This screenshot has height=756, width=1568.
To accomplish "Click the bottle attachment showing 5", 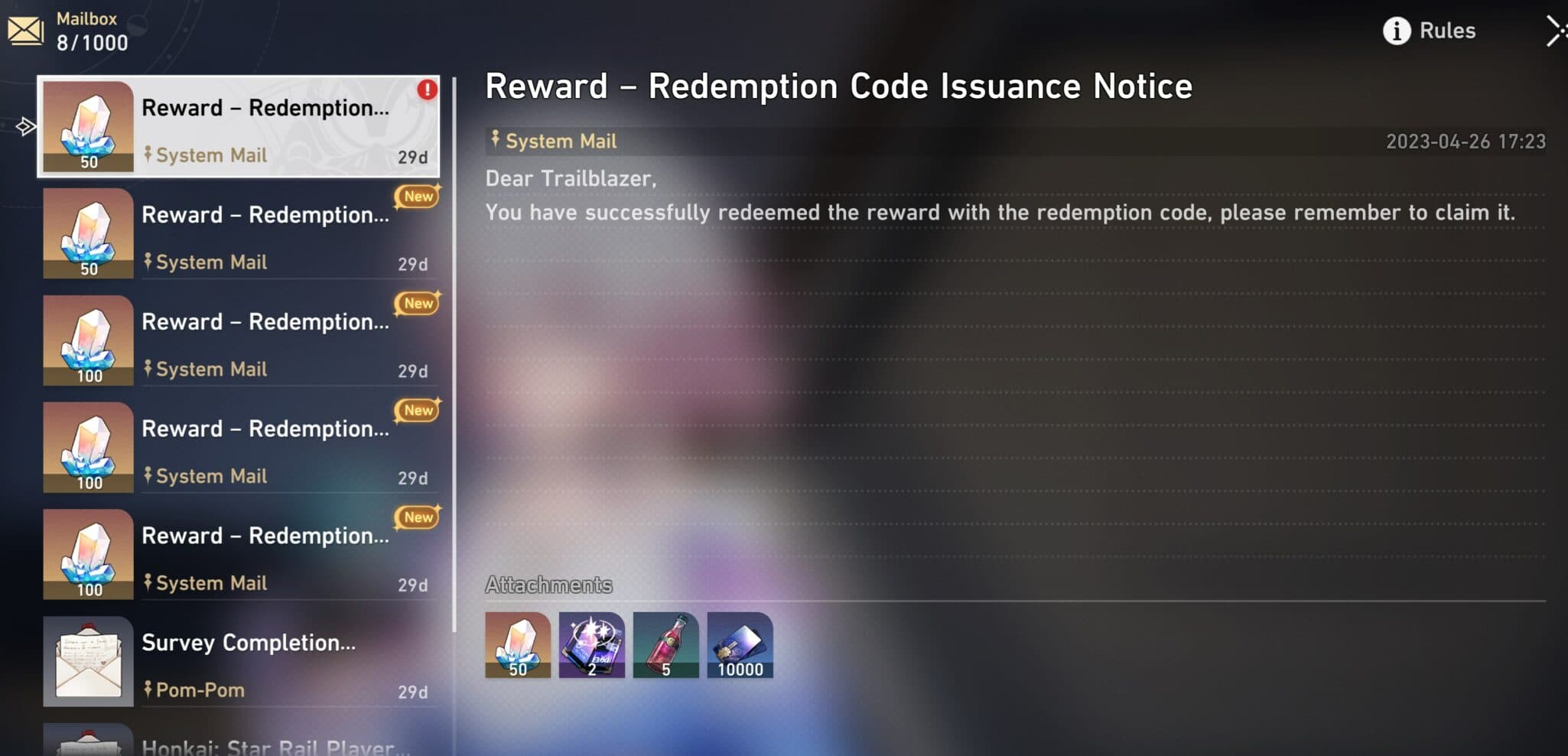I will [666, 644].
